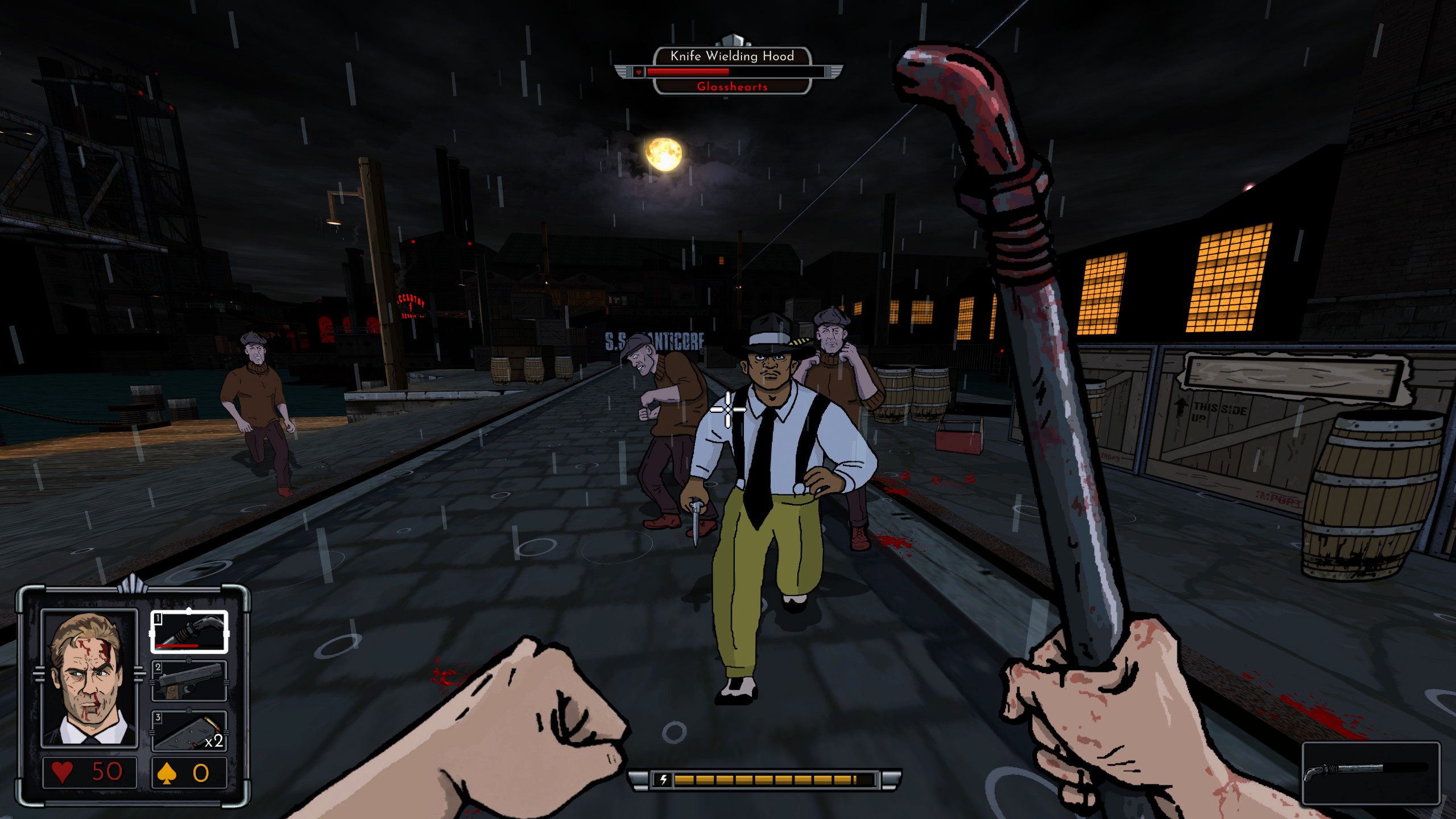
Task: Choose the ammo magazine slot marked x2
Action: point(189,731)
